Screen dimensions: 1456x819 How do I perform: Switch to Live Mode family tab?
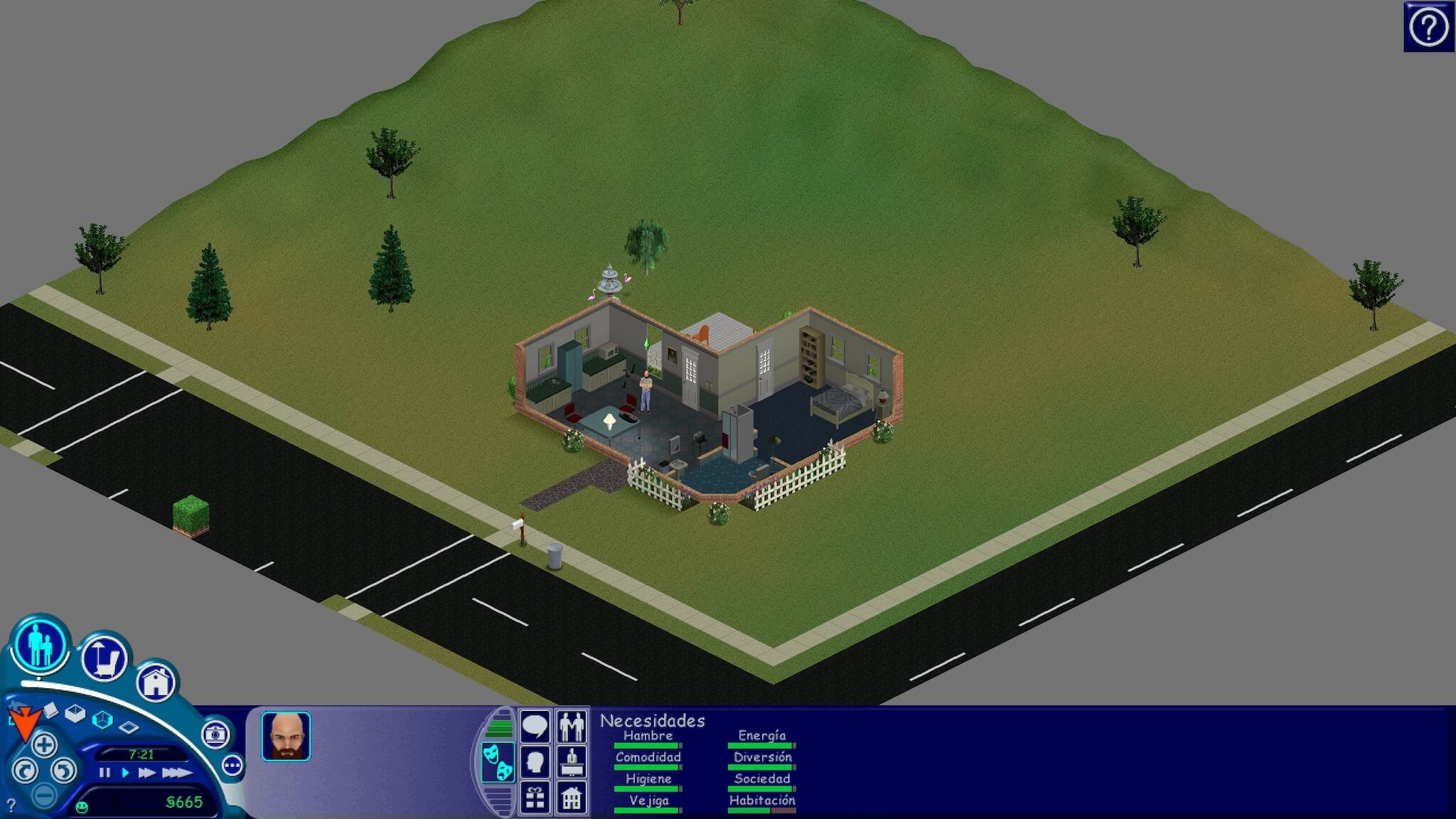41,647
